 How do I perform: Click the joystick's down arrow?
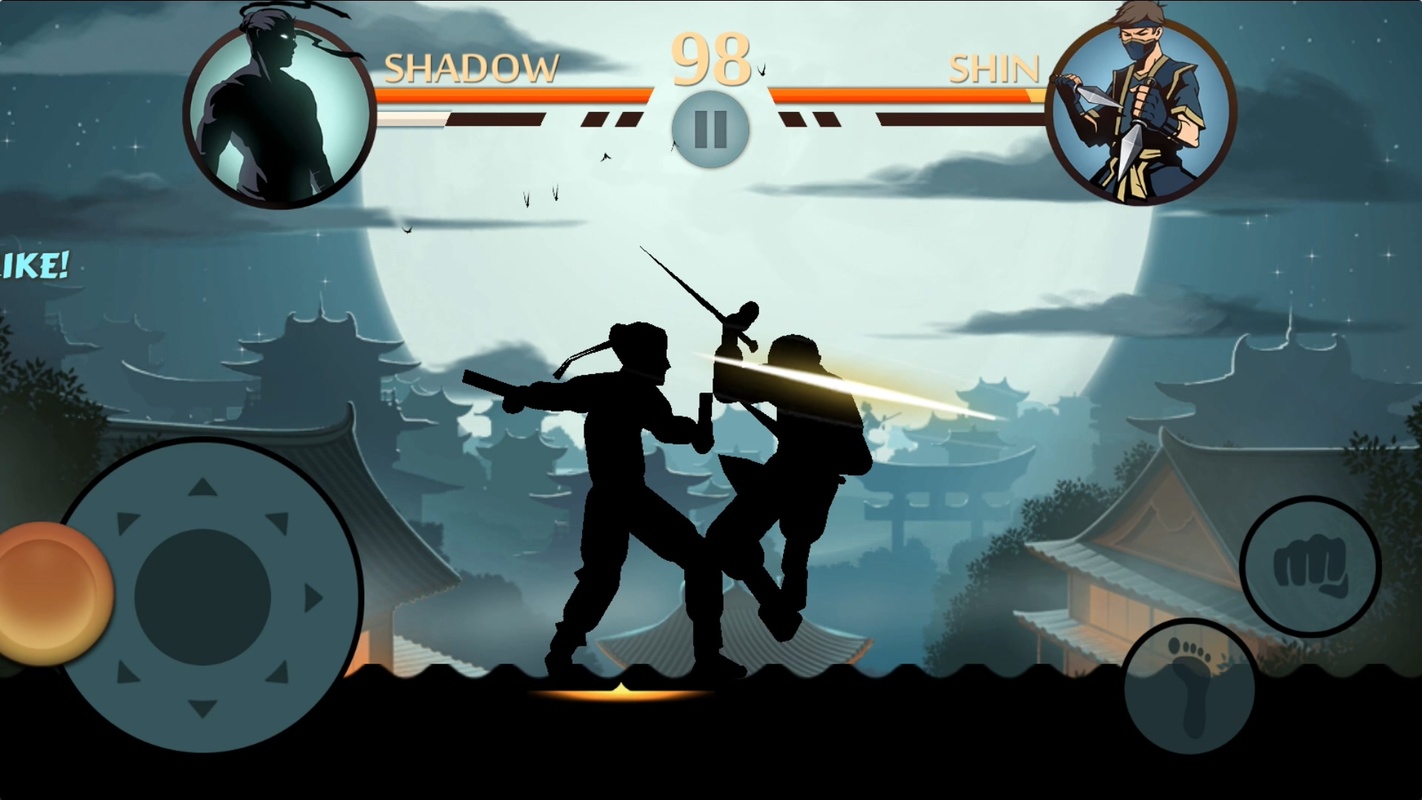[x=203, y=708]
